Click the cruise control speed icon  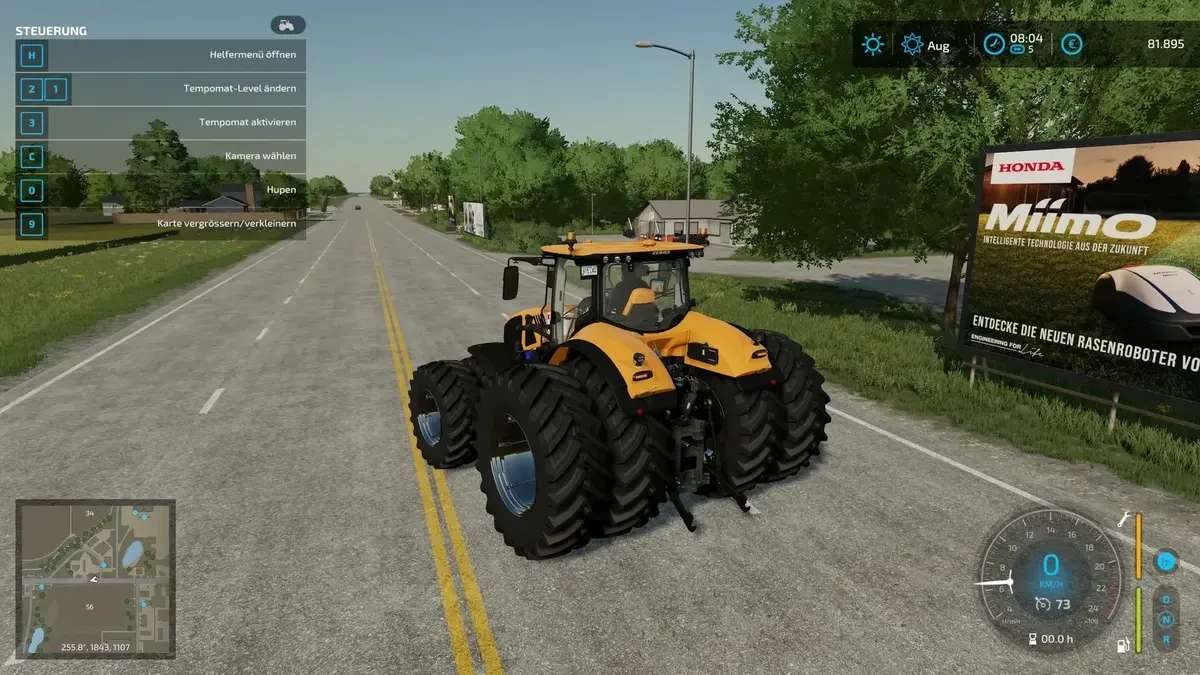coord(1042,604)
